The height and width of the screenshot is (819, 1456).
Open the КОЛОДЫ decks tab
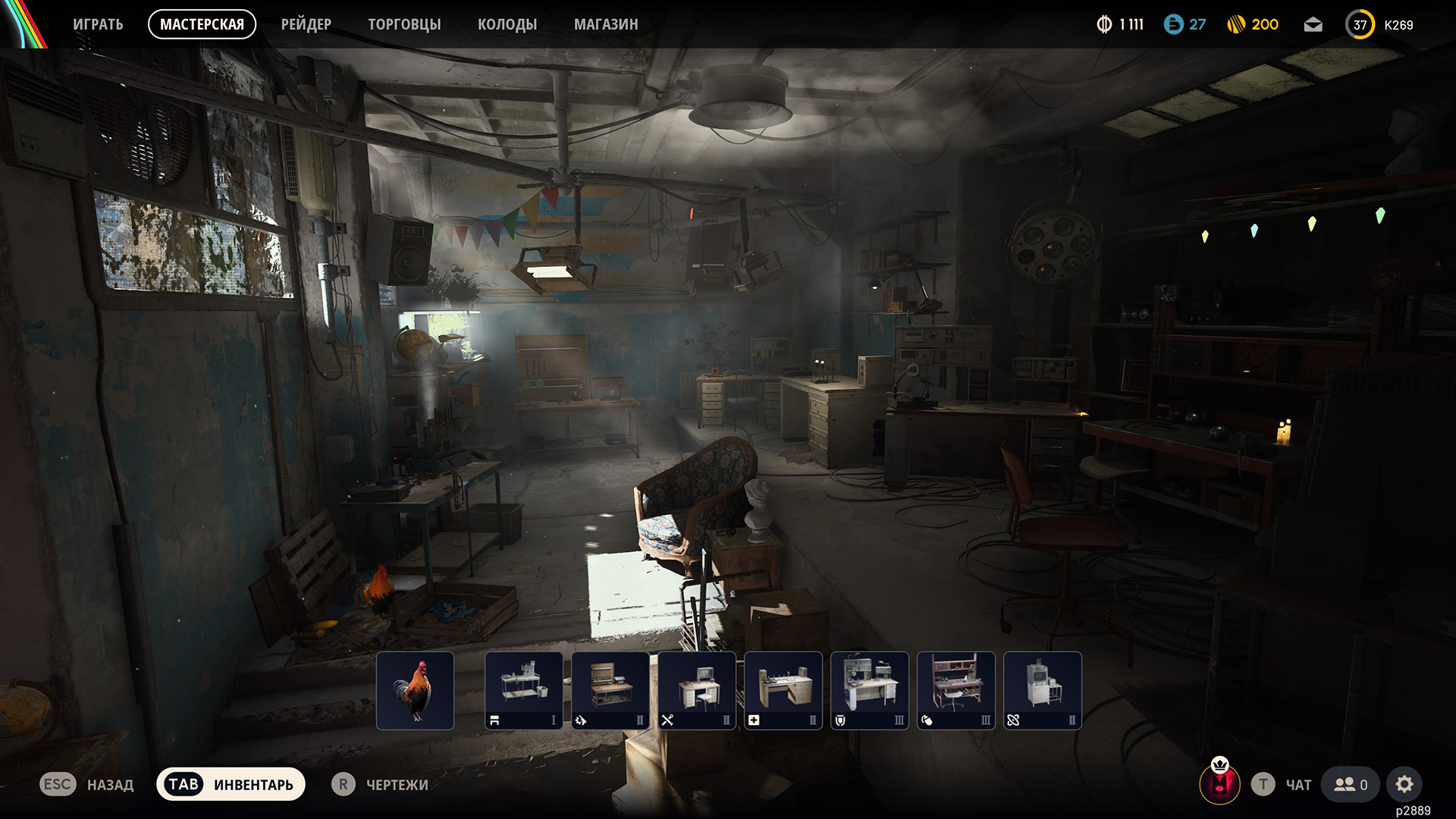507,24
